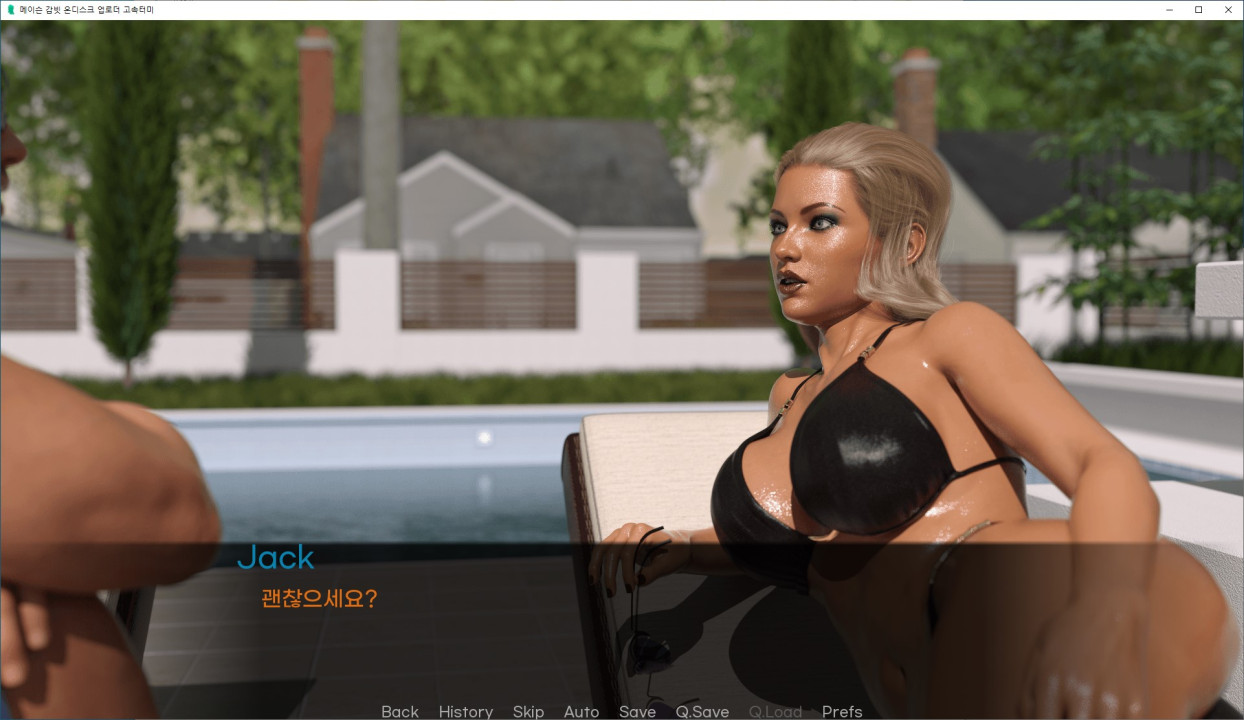Click Q.Save for a quick save
The image size is (1244, 720).
coord(702,711)
